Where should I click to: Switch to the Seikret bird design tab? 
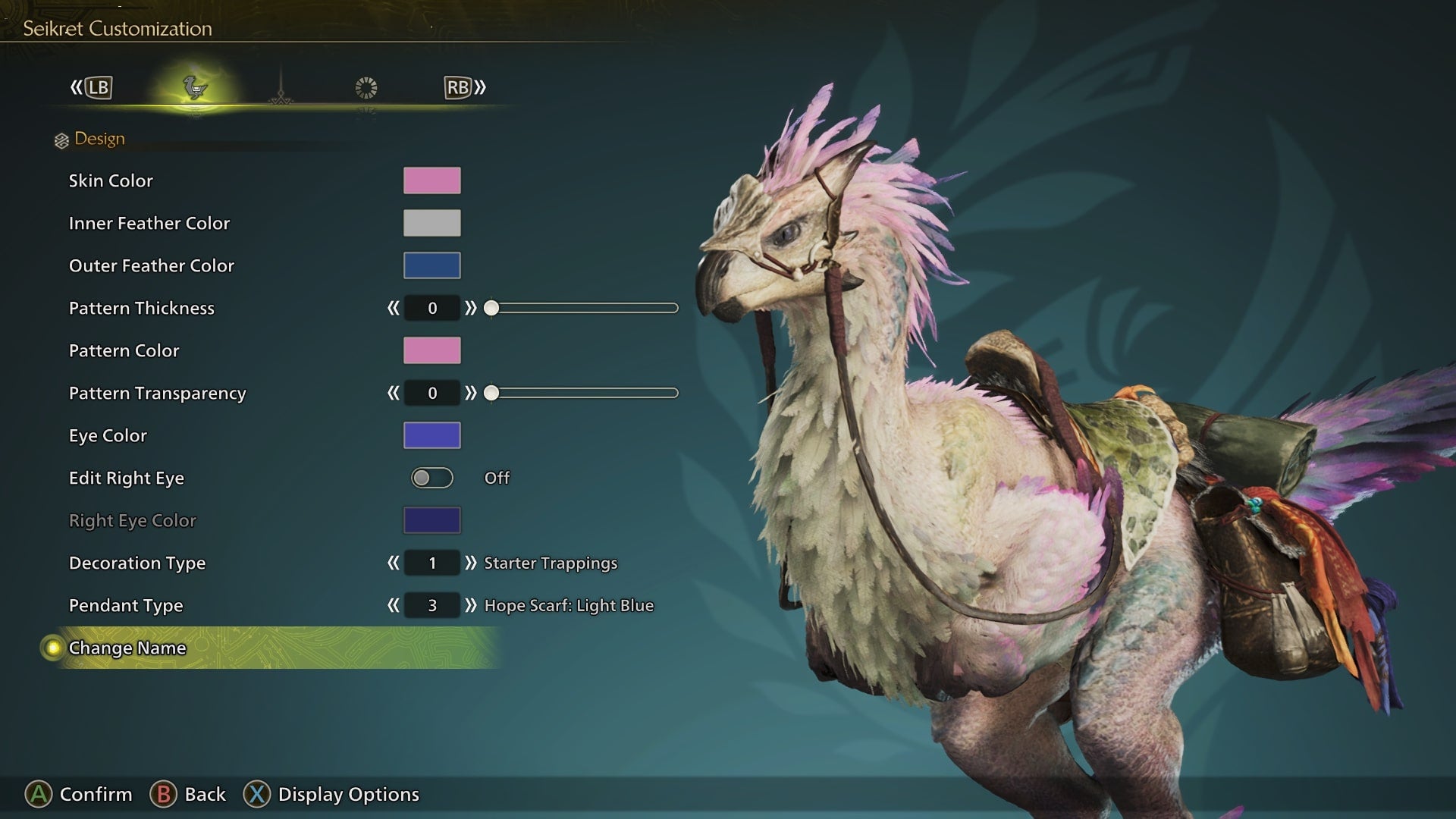click(196, 88)
